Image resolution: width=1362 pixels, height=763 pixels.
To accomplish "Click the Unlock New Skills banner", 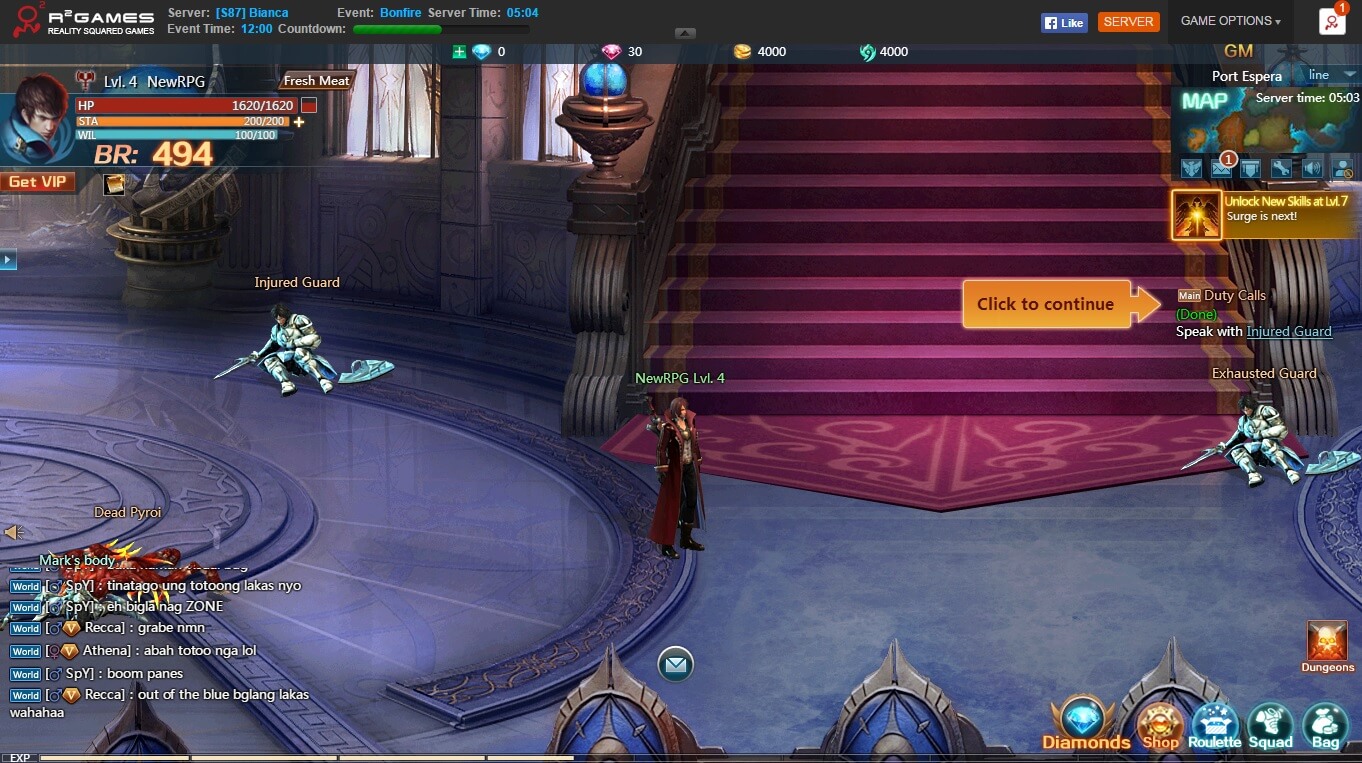I will pos(1265,215).
